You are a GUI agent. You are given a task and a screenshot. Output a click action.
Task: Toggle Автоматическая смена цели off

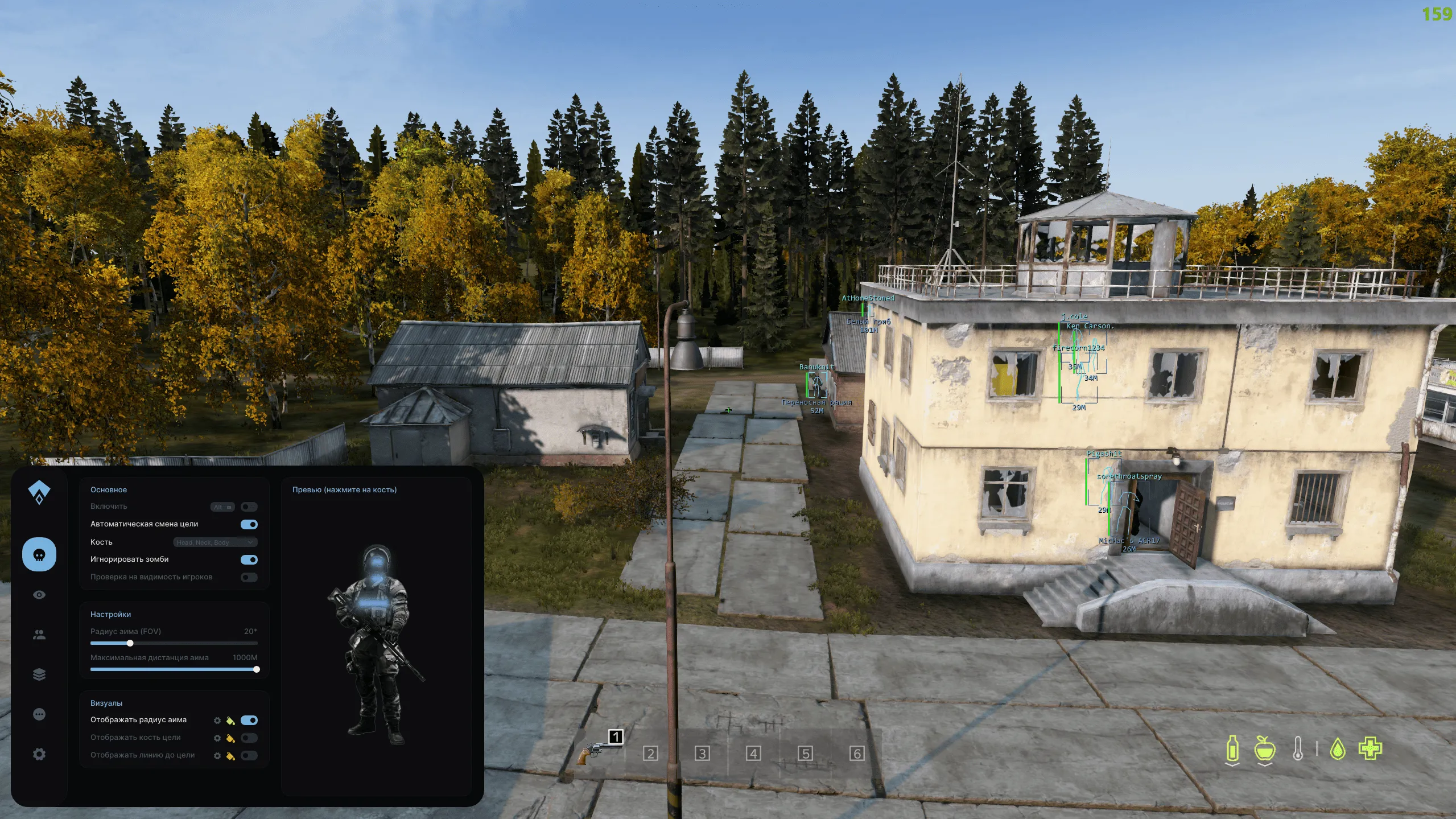pyautogui.click(x=249, y=524)
